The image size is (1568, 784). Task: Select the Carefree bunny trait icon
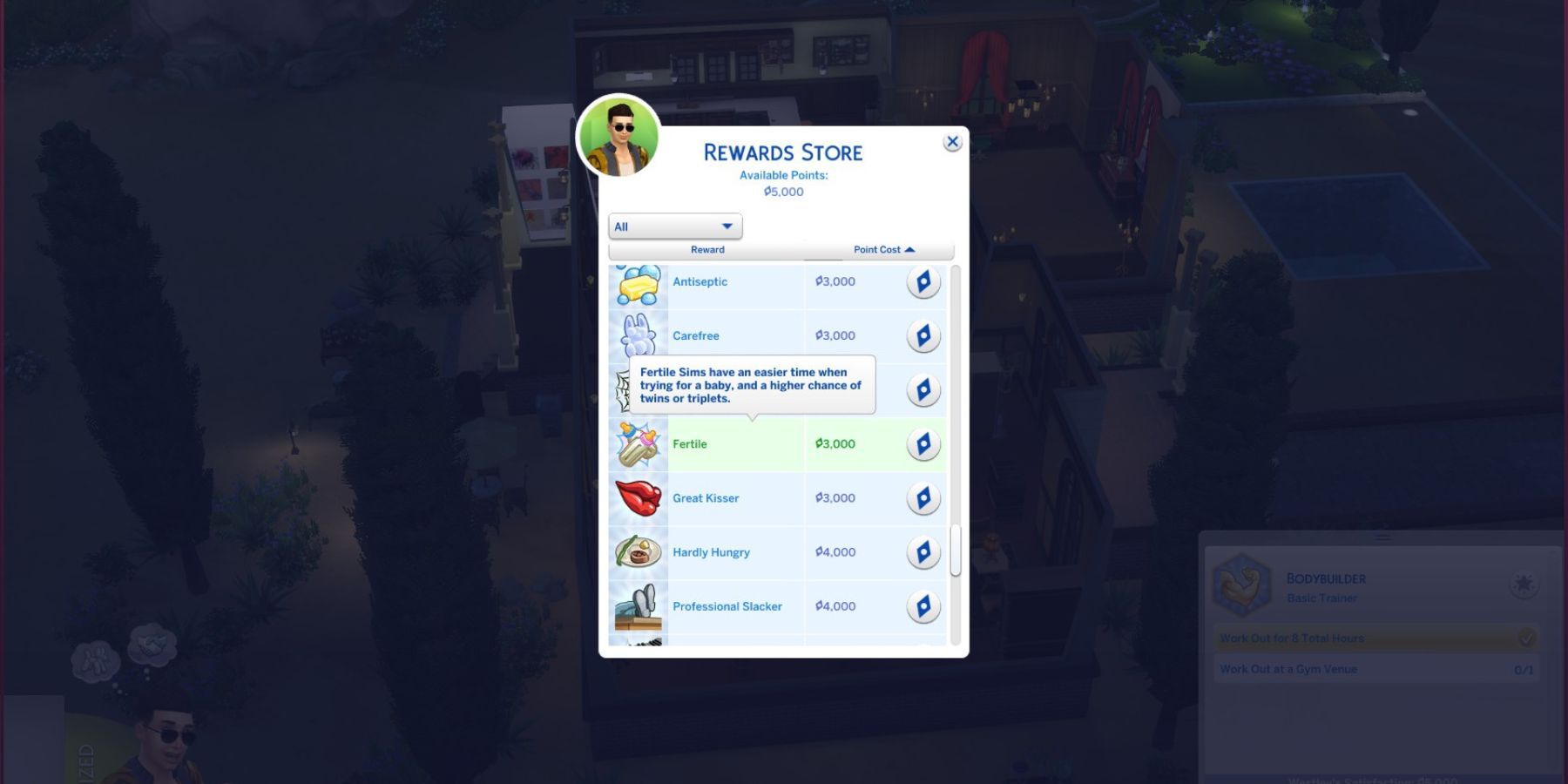click(639, 335)
